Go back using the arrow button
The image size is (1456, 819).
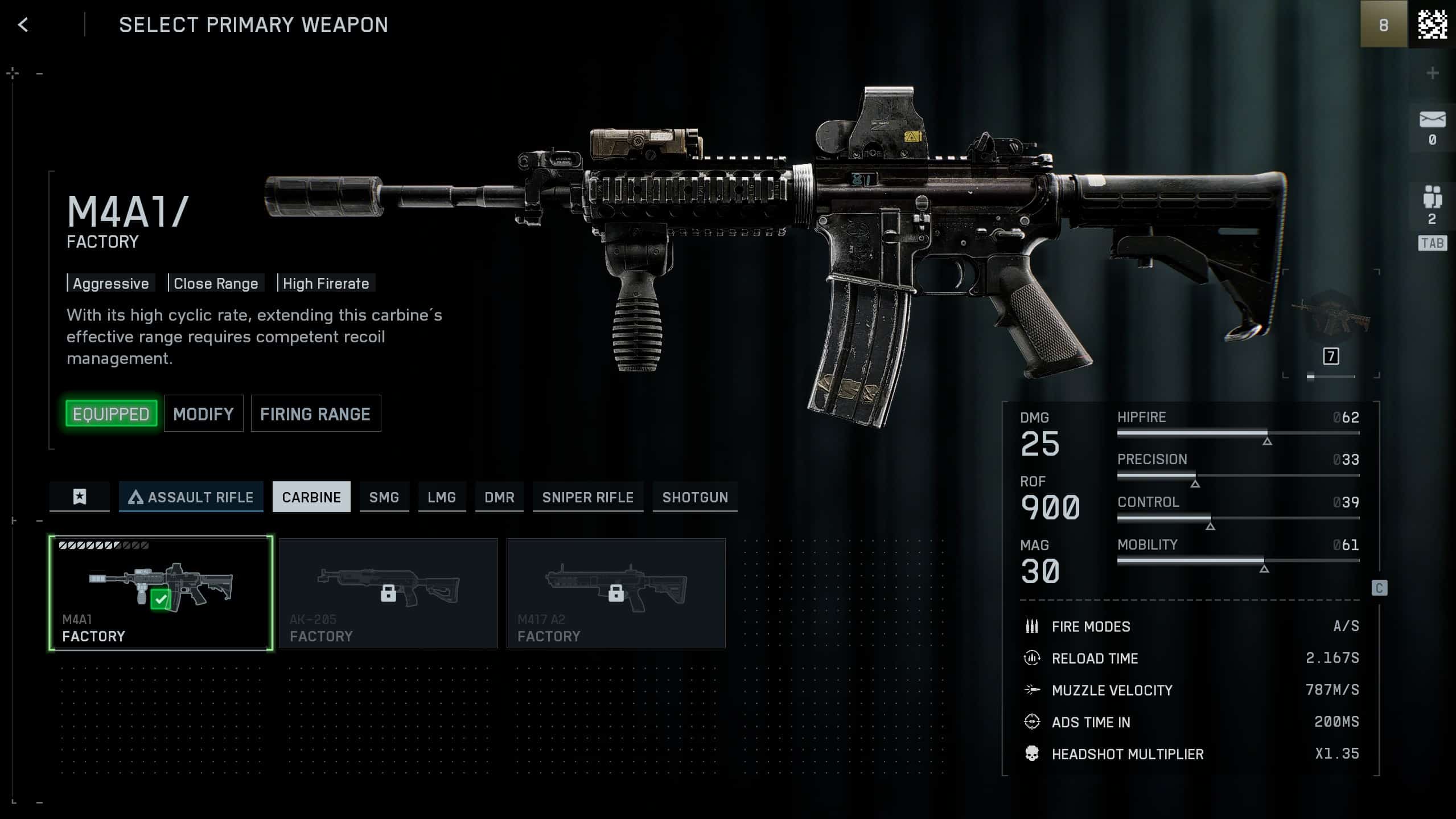(23, 25)
